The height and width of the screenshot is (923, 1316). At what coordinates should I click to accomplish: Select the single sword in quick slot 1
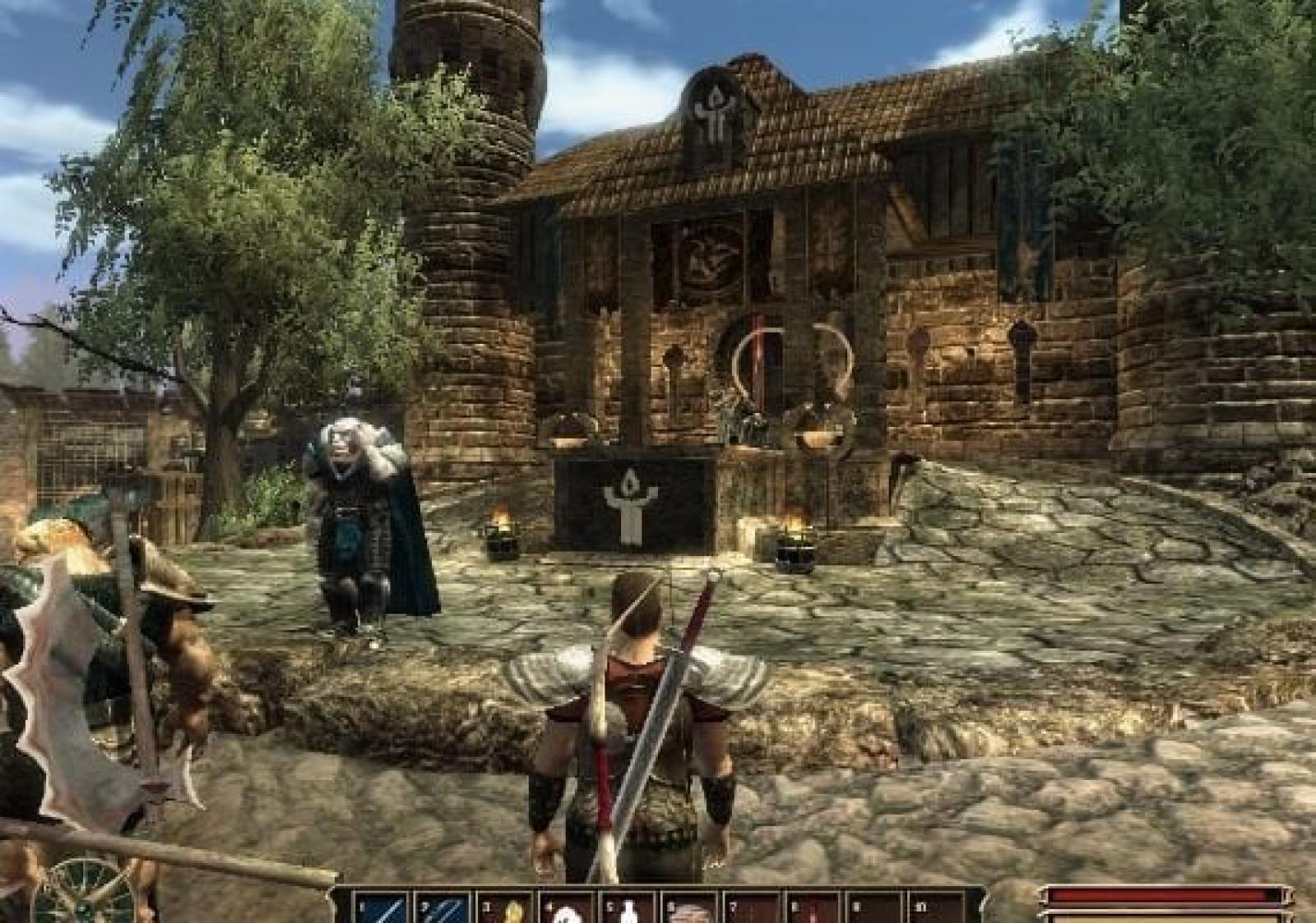[x=383, y=908]
